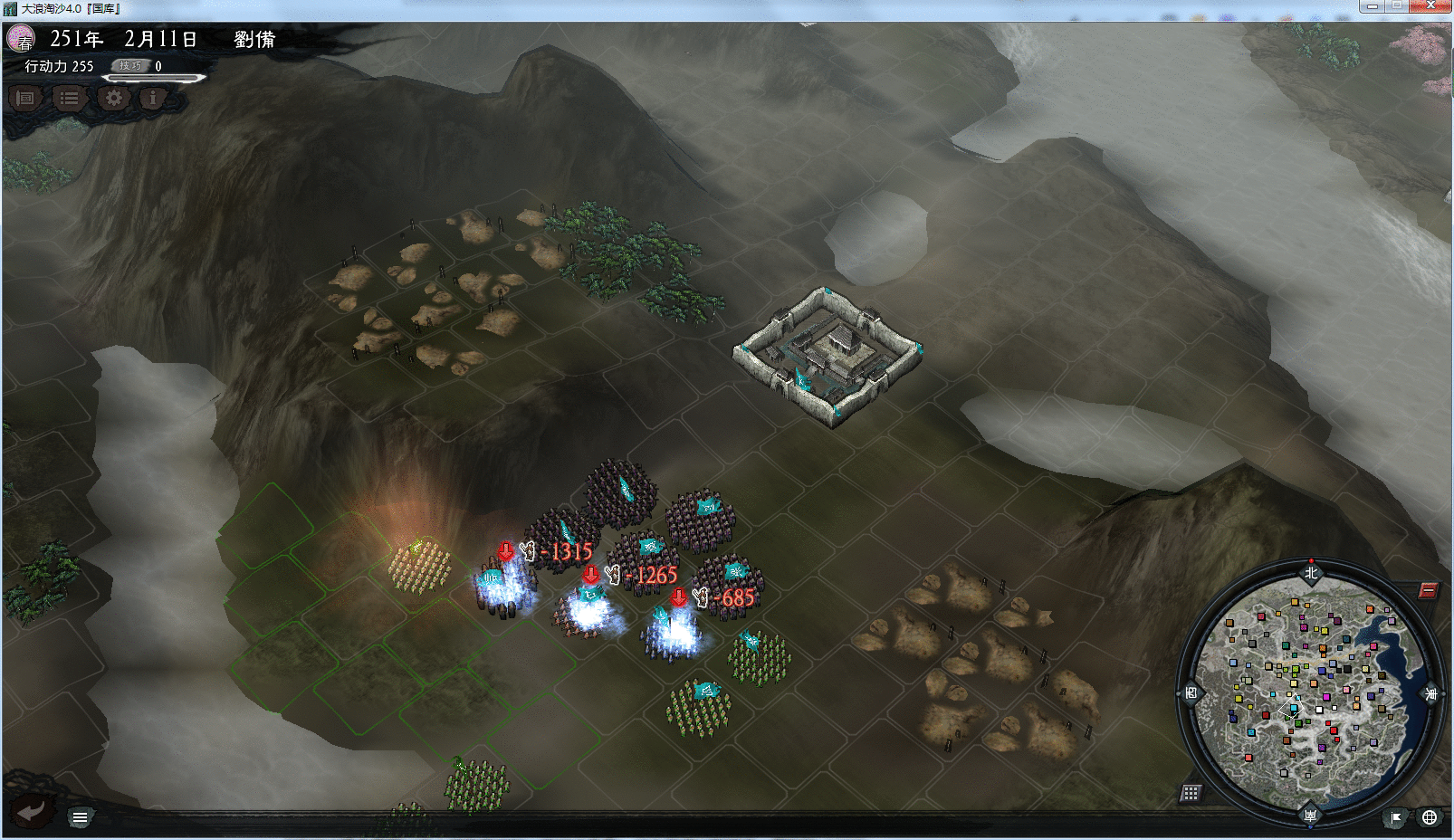Screen dimensions: 1454x840
Task: Rotate view to north marker 北
Action: [x=1311, y=572]
